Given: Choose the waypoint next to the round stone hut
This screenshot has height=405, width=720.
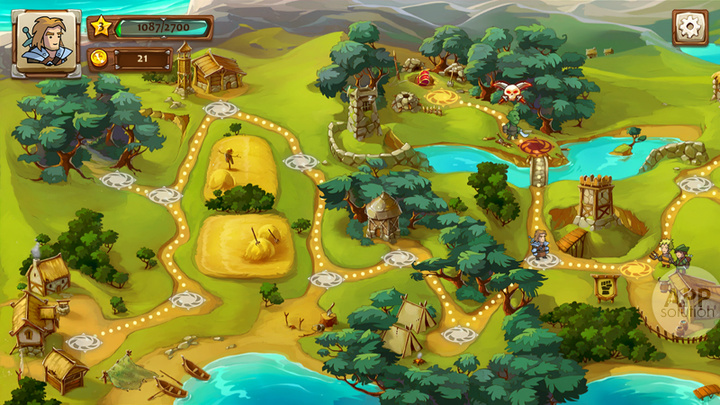Looking at the screenshot, I should 400,258.
